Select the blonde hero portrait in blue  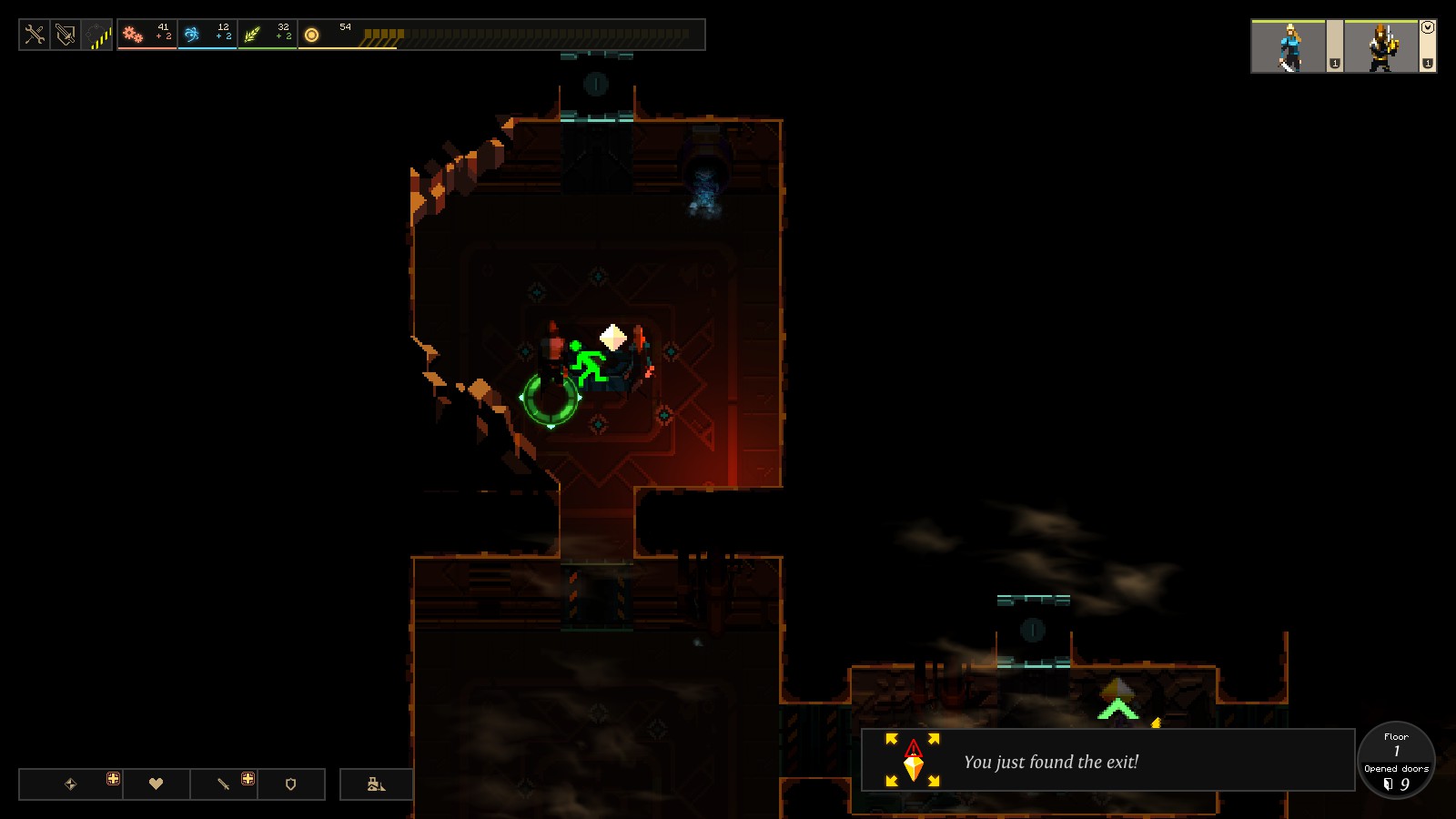[1289, 46]
